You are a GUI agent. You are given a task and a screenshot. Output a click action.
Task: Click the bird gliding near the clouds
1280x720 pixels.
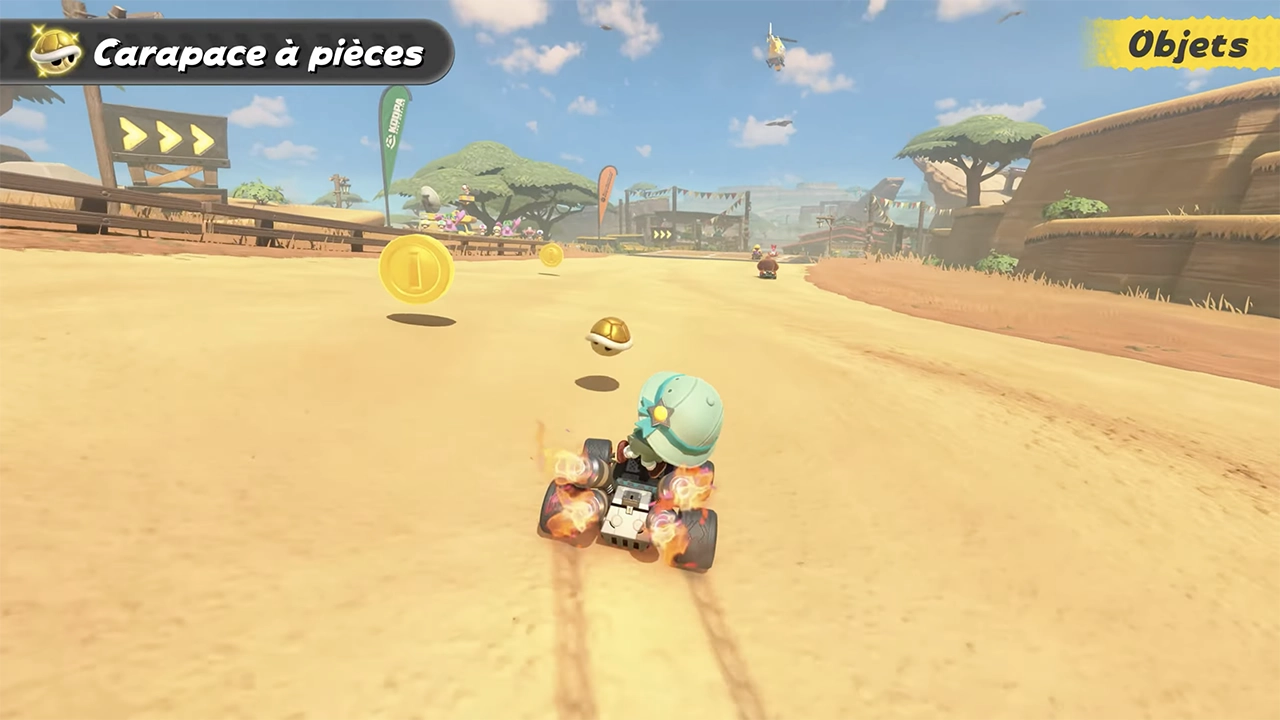click(779, 123)
